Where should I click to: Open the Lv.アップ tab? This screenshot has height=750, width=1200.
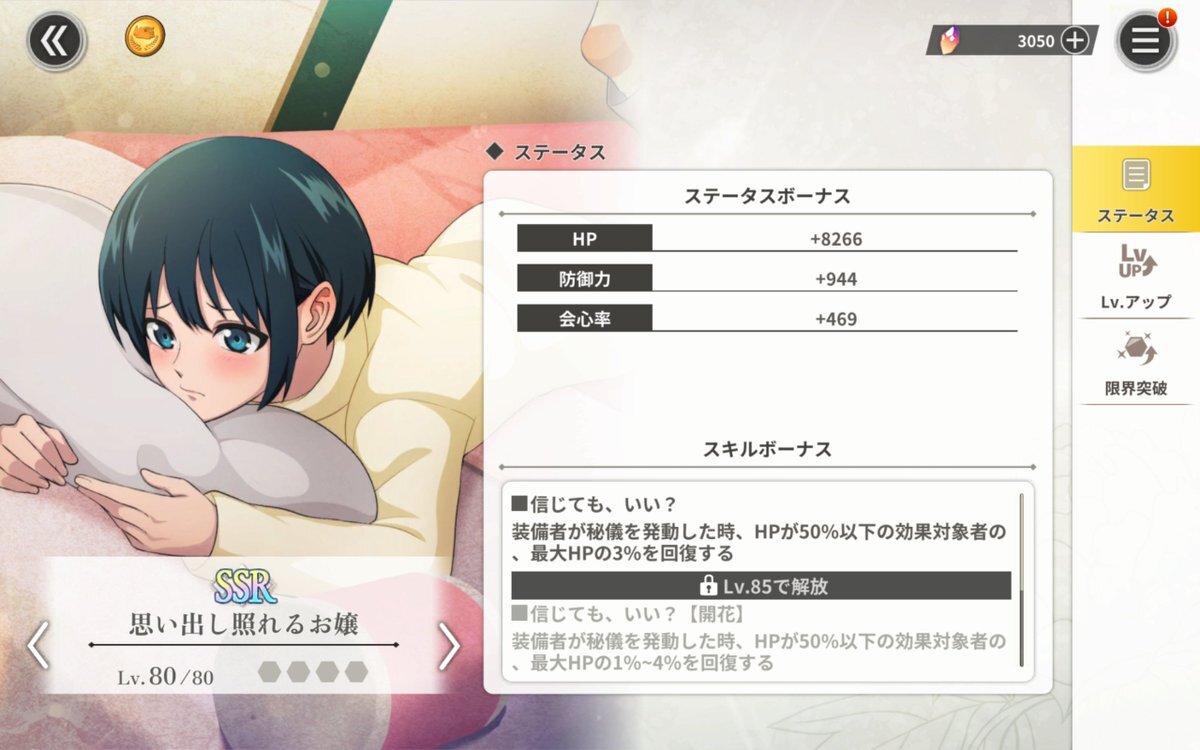pyautogui.click(x=1135, y=276)
